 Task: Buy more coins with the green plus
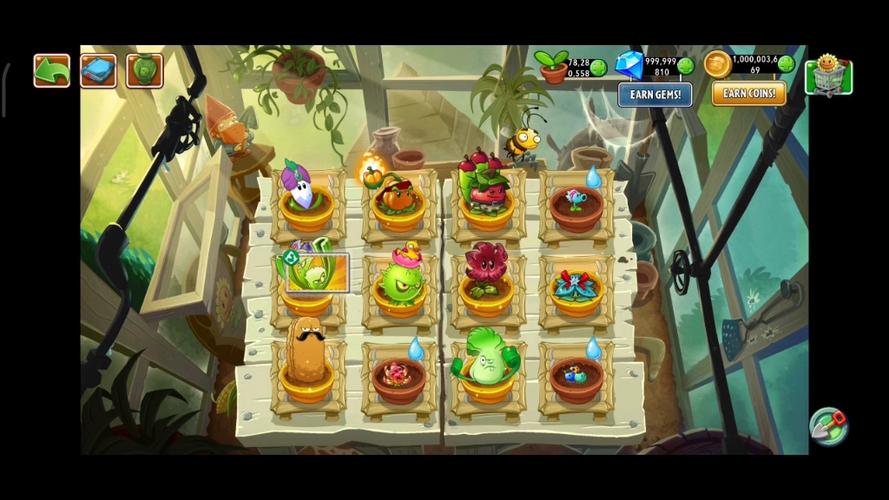point(787,65)
